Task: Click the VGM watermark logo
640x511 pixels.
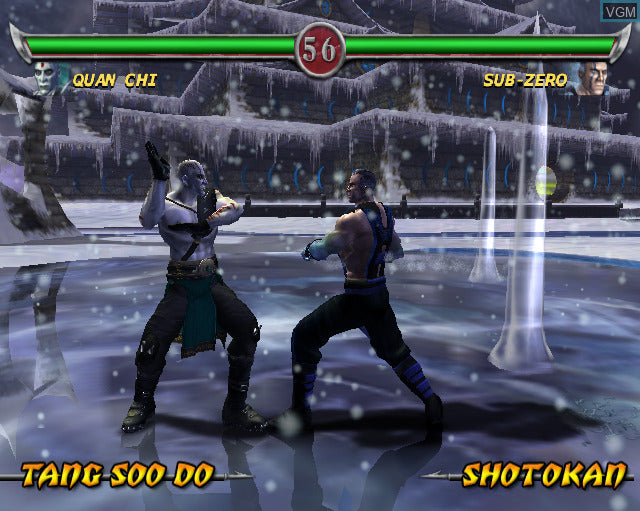Action: (x=619, y=9)
